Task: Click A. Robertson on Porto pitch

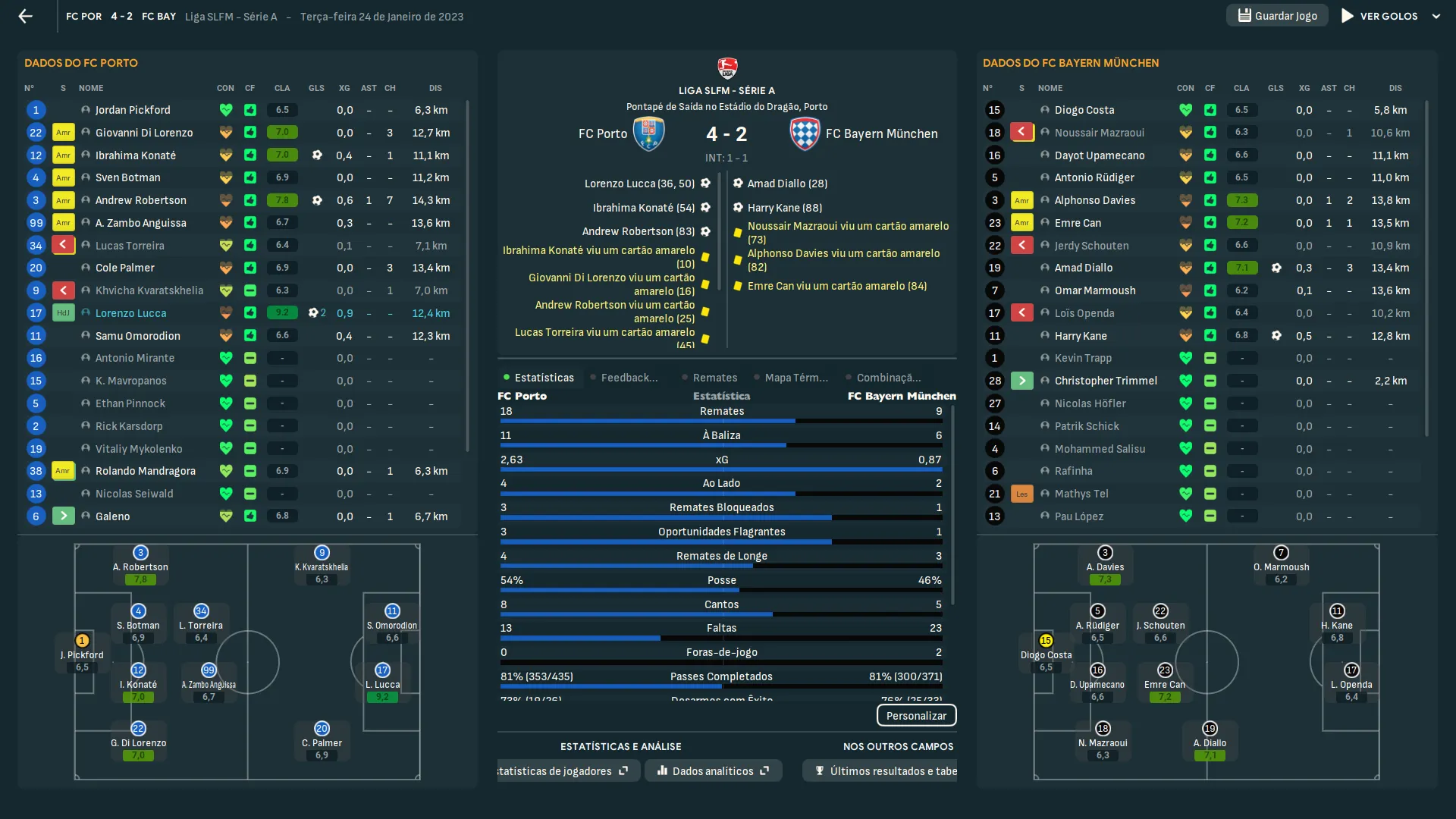Action: click(x=140, y=566)
